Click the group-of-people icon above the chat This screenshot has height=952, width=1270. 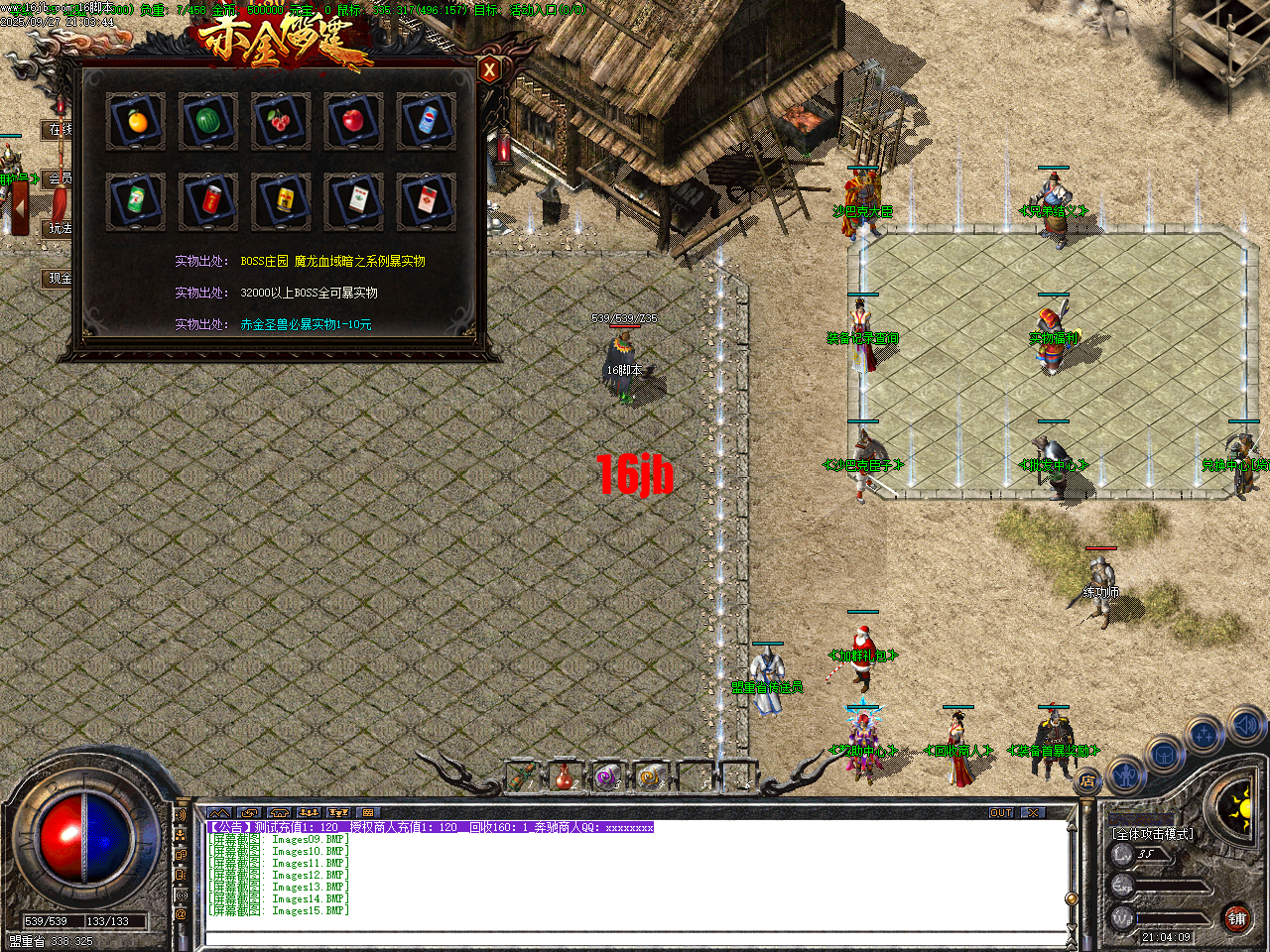pos(309,813)
